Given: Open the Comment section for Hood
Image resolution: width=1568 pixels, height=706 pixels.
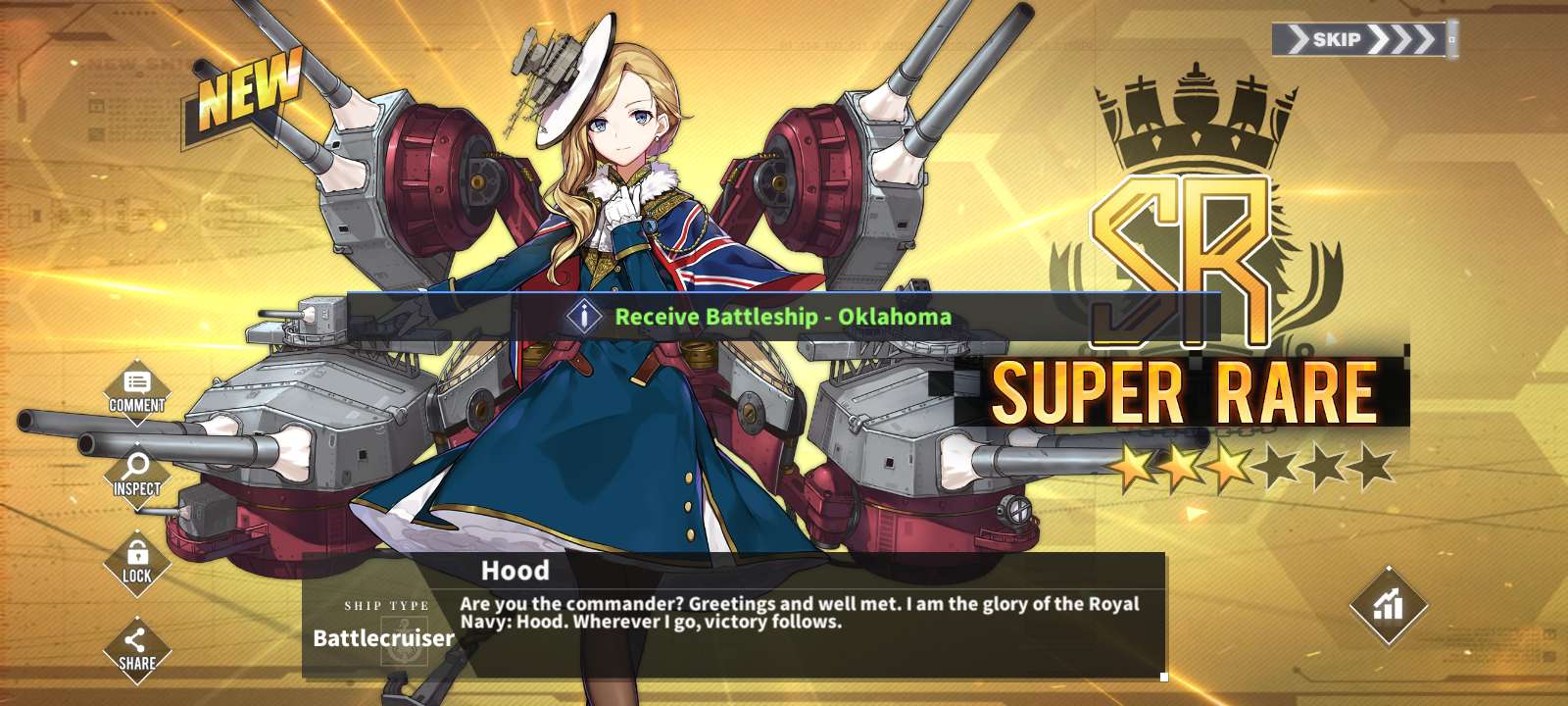Looking at the screenshot, I should pyautogui.click(x=137, y=391).
